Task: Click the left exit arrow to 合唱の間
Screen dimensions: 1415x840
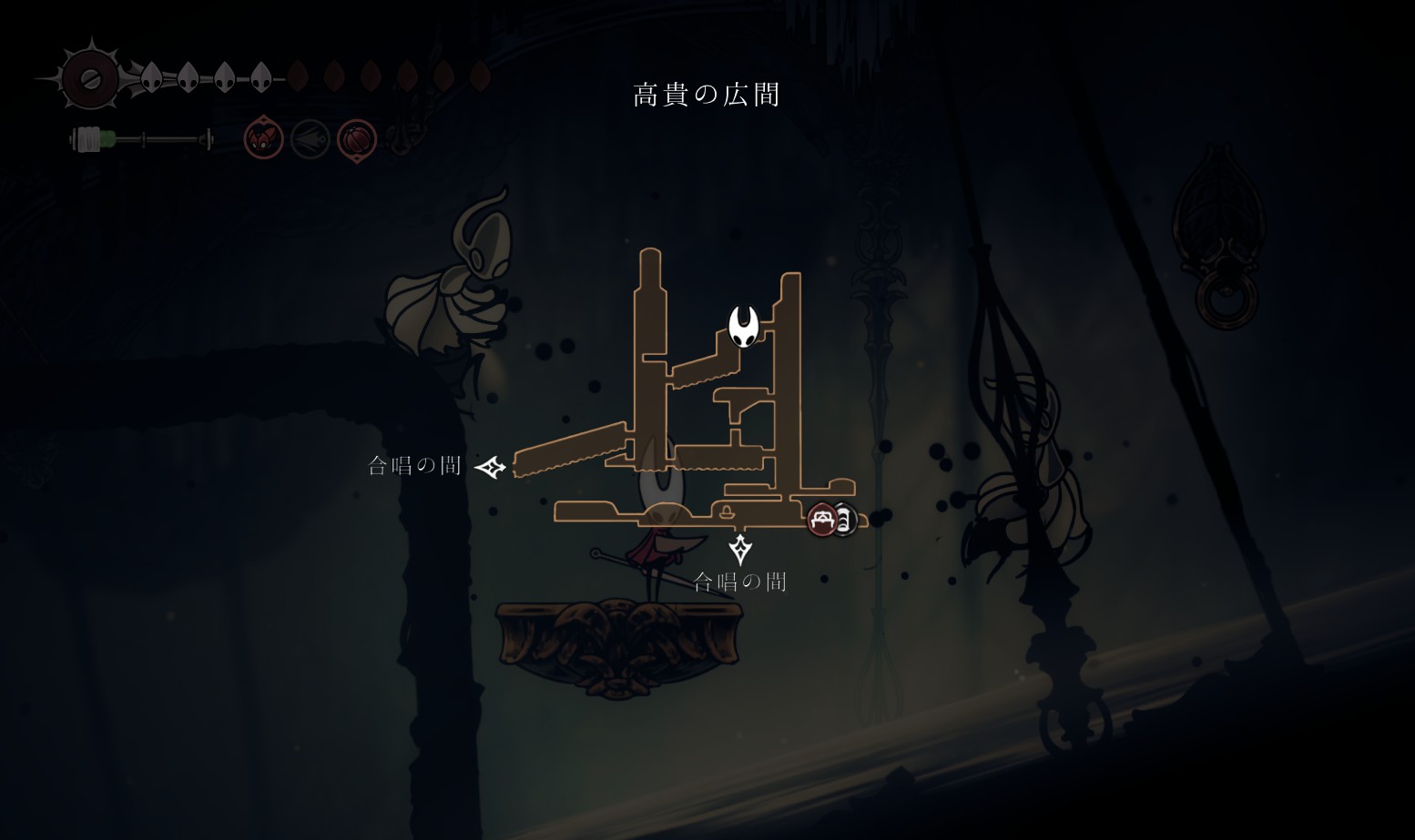Action: tap(491, 468)
